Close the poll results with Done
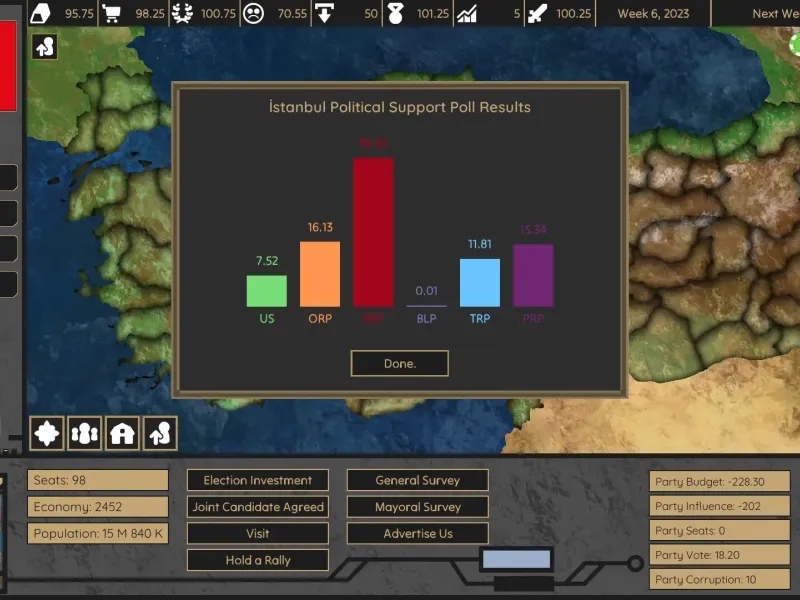Image resolution: width=800 pixels, height=600 pixels. 399,363
